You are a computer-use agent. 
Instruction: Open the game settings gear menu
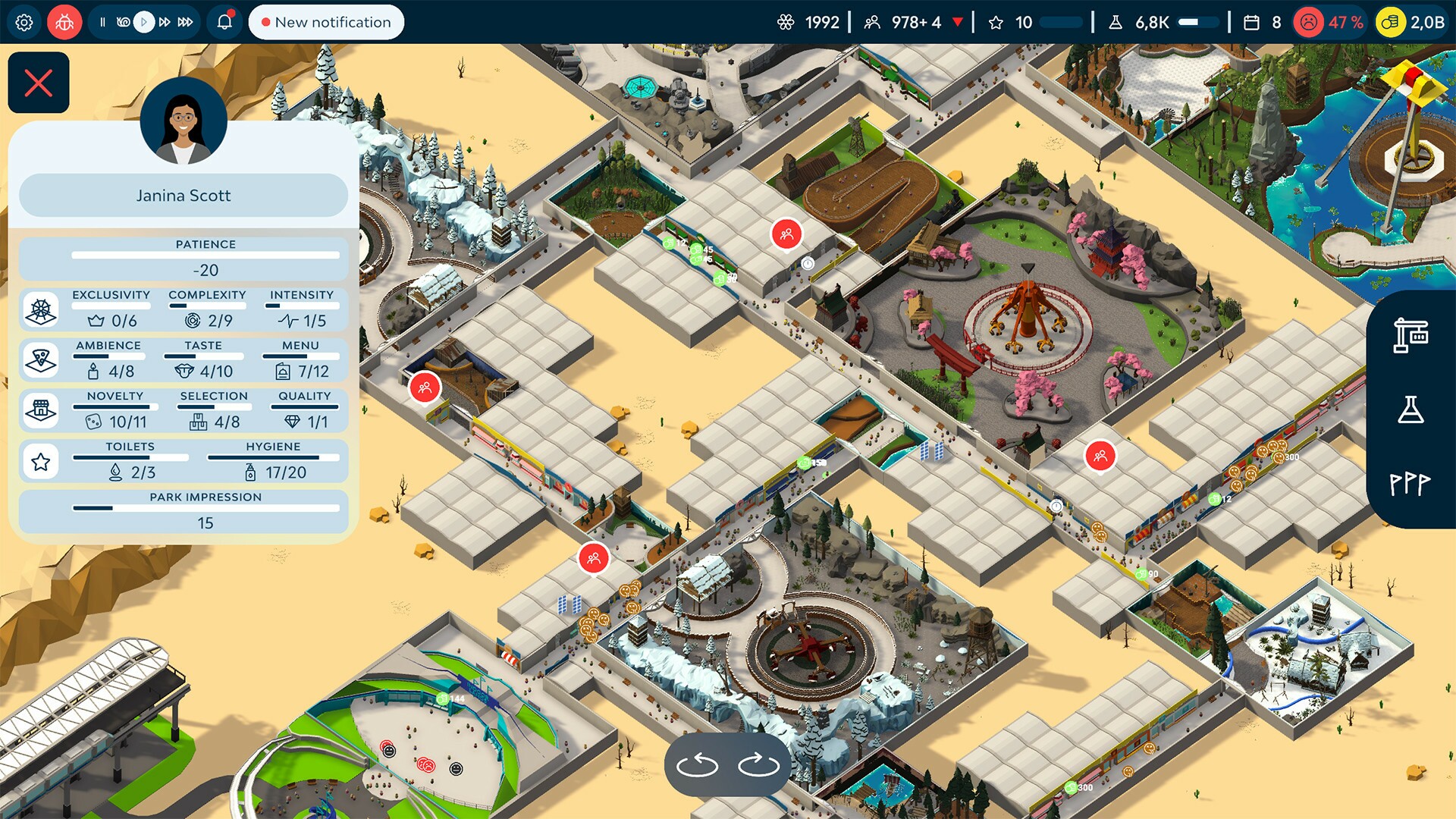coord(25,22)
